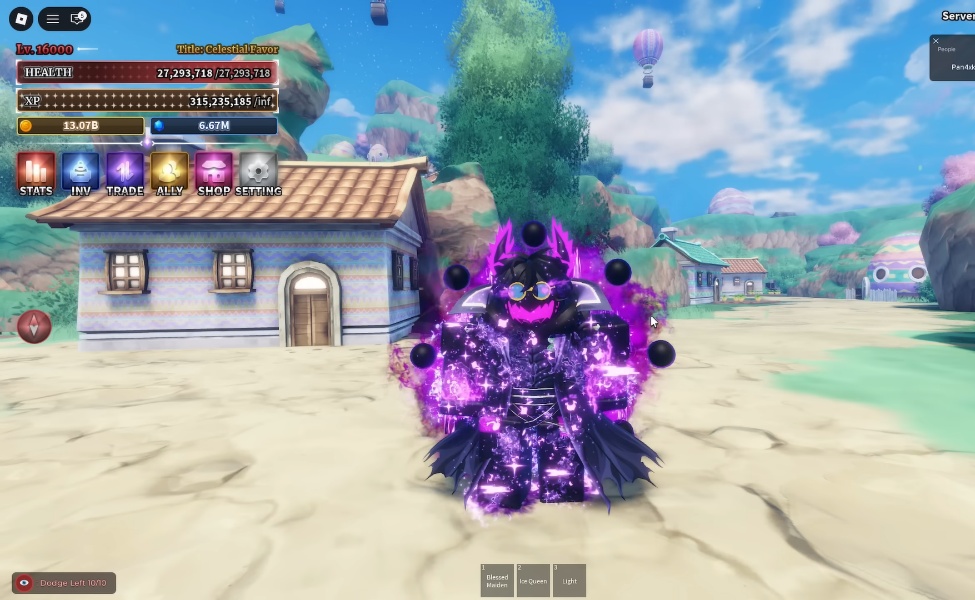This screenshot has width=975, height=600.
Task: Close the People list panel
Action: (936, 42)
